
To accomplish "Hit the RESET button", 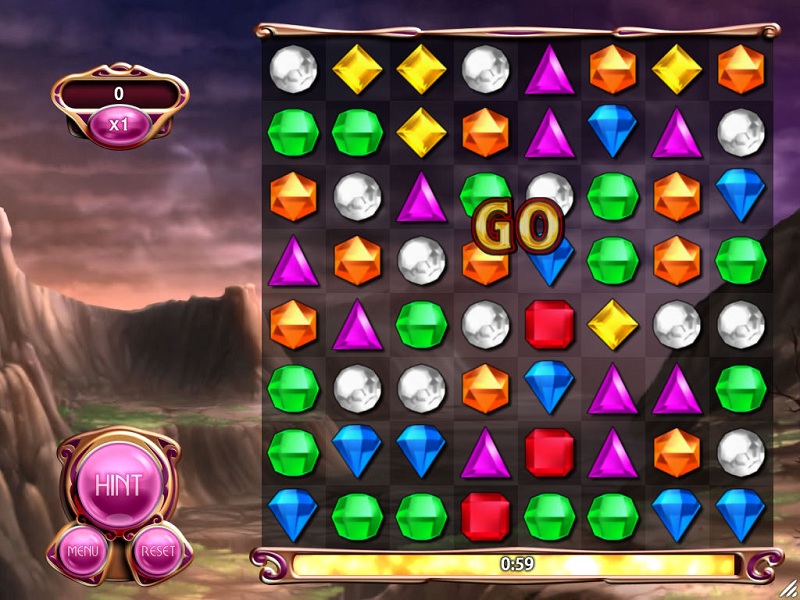I will pos(159,549).
